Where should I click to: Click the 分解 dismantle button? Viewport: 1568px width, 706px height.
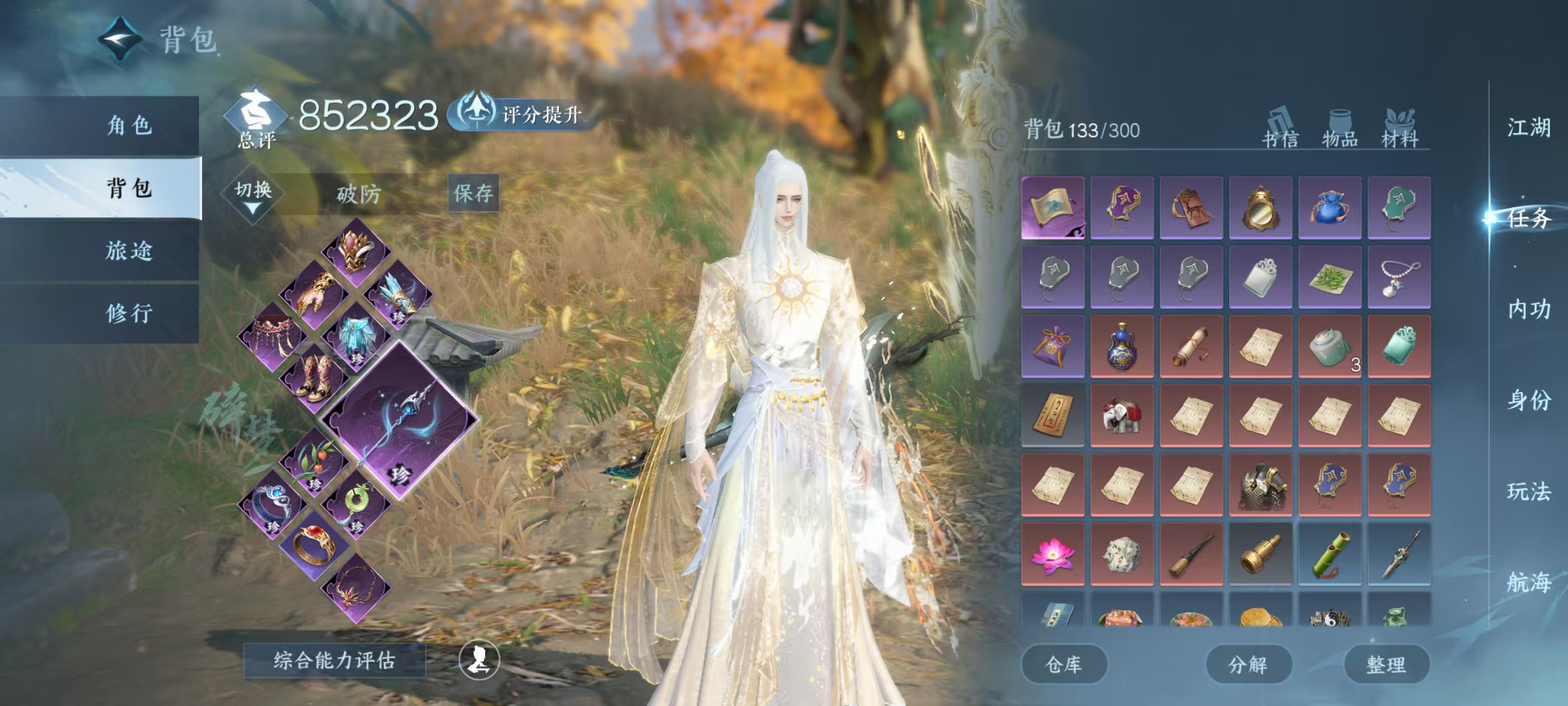(1248, 664)
